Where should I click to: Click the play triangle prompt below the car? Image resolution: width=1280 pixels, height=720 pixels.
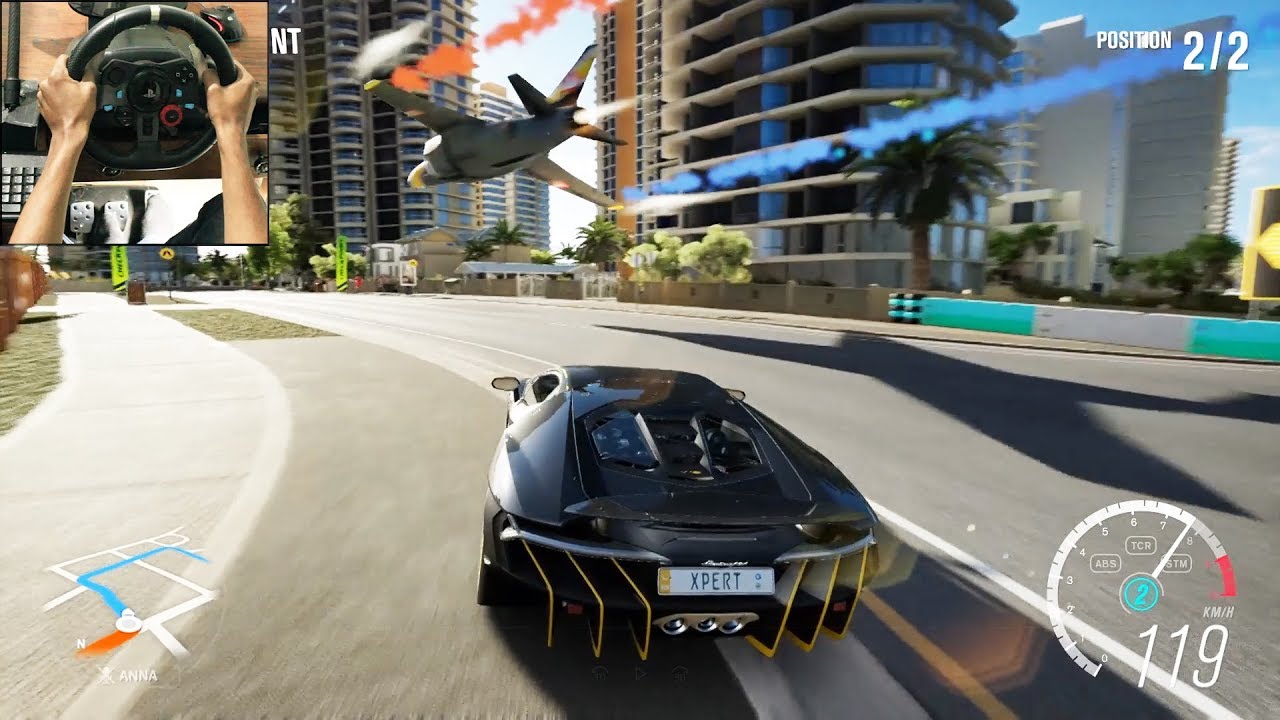[641, 673]
